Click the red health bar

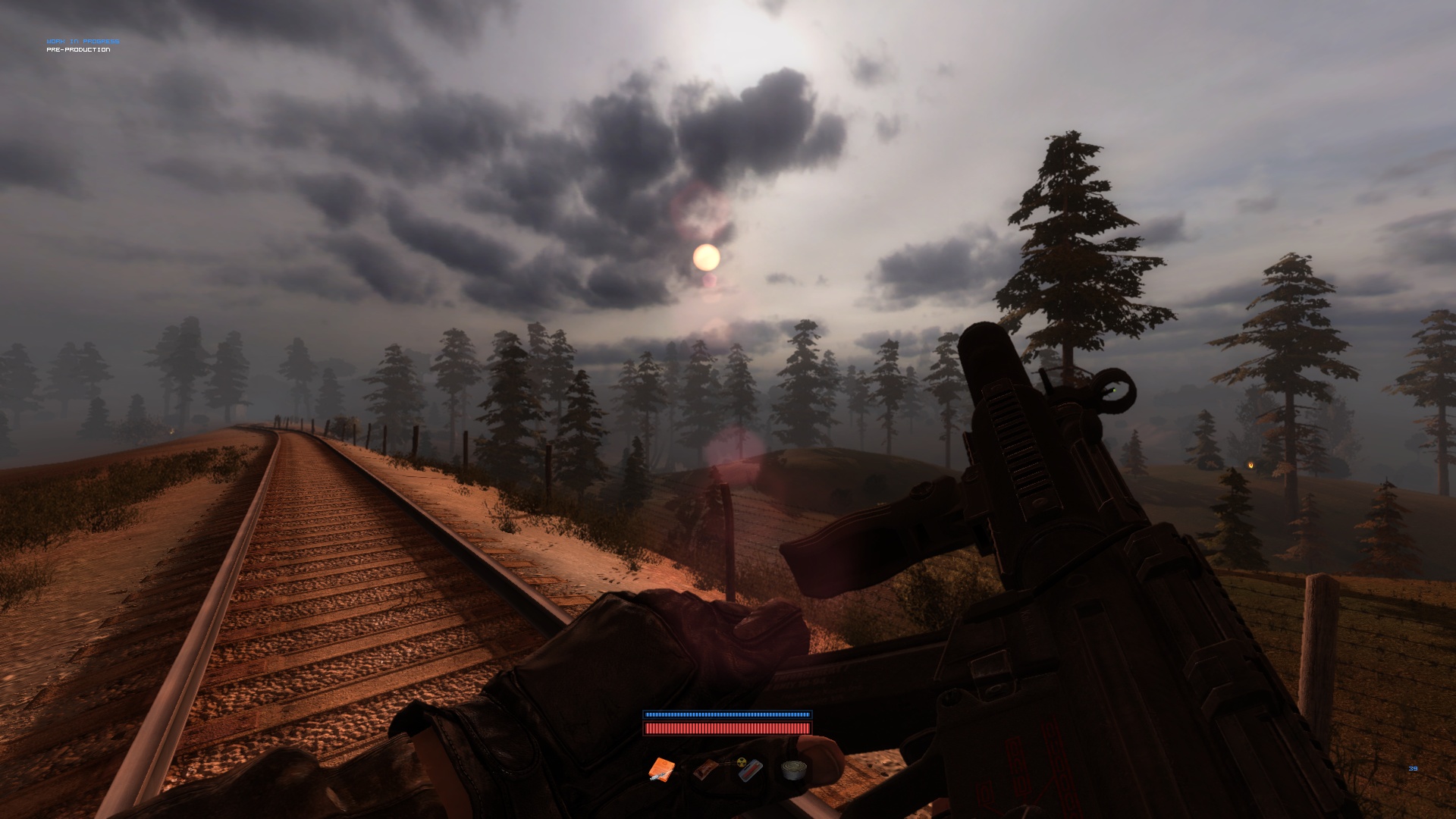coord(726,728)
